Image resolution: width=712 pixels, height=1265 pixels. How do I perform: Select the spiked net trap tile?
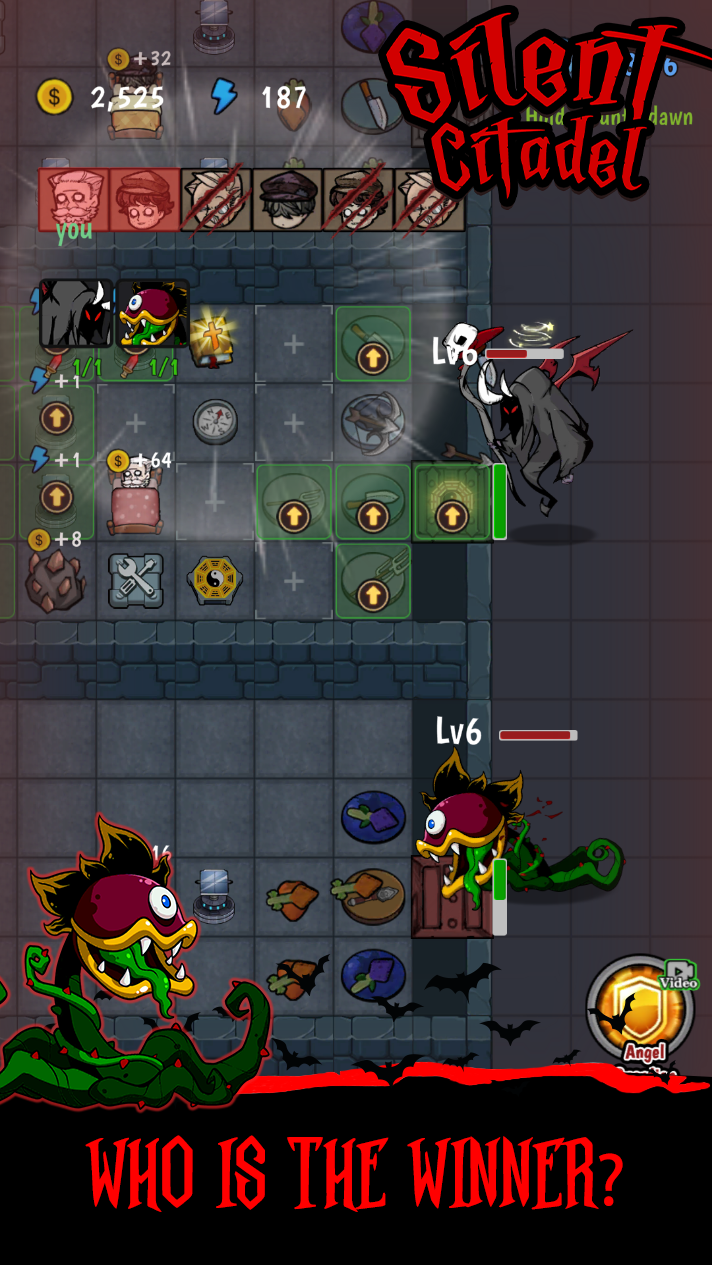(372, 420)
